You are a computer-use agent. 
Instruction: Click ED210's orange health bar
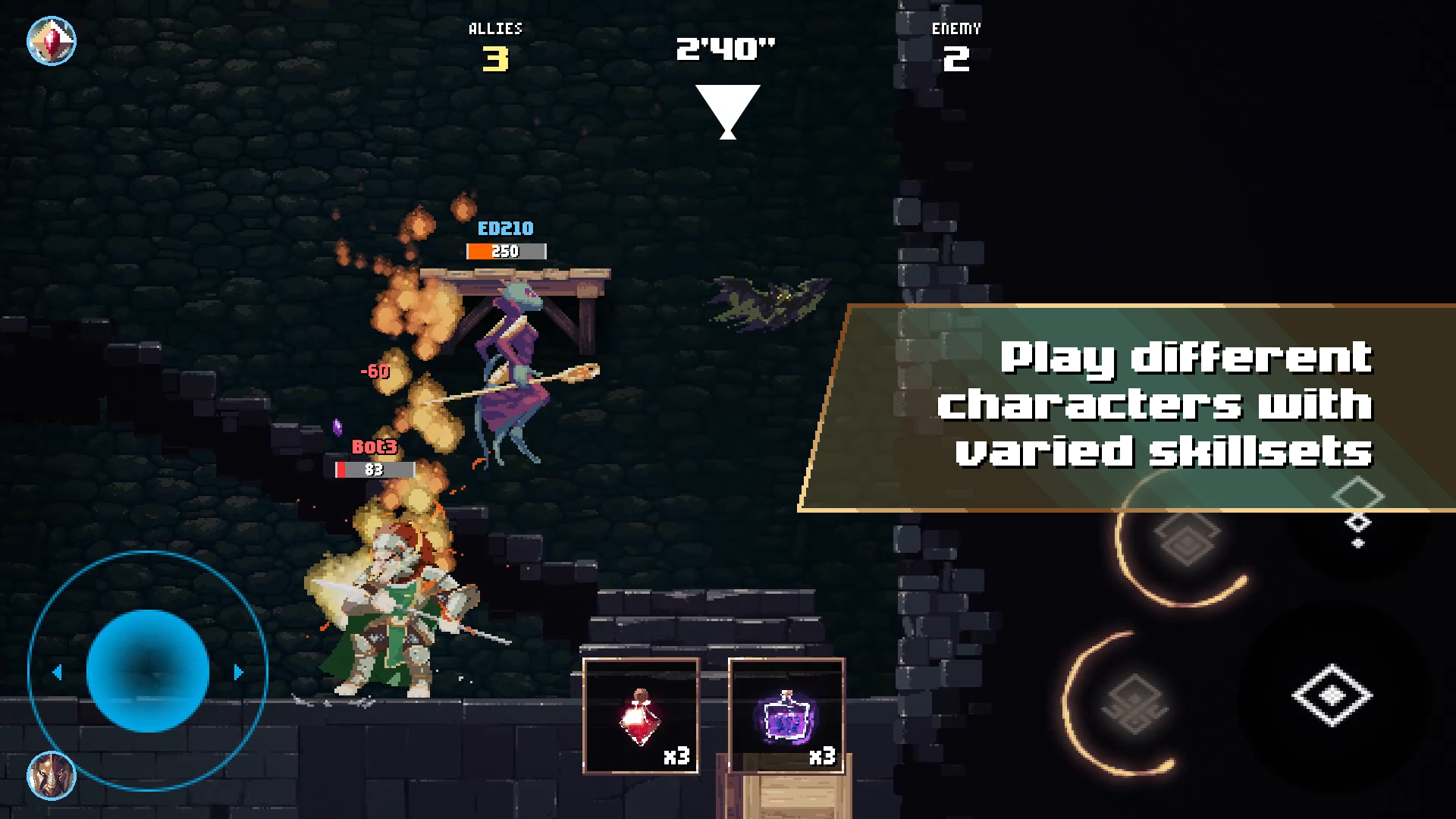coord(504,251)
